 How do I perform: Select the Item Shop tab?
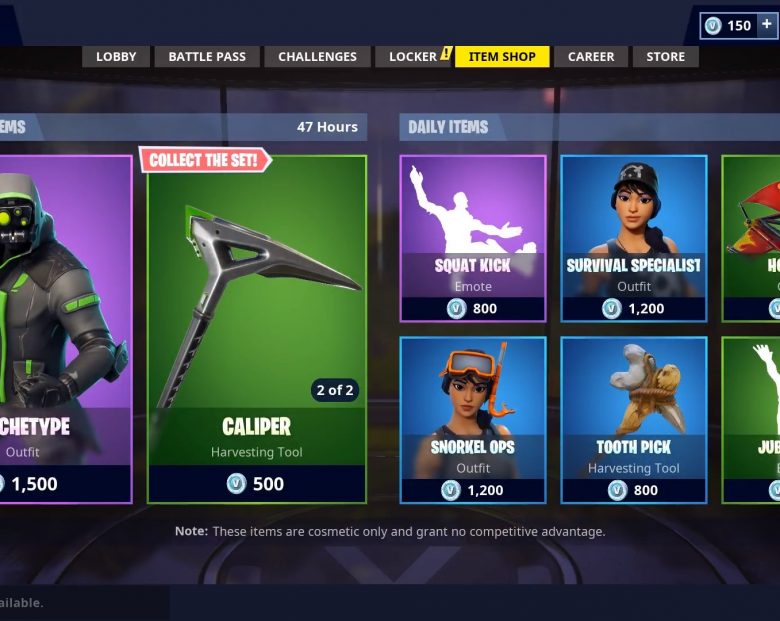[502, 57]
